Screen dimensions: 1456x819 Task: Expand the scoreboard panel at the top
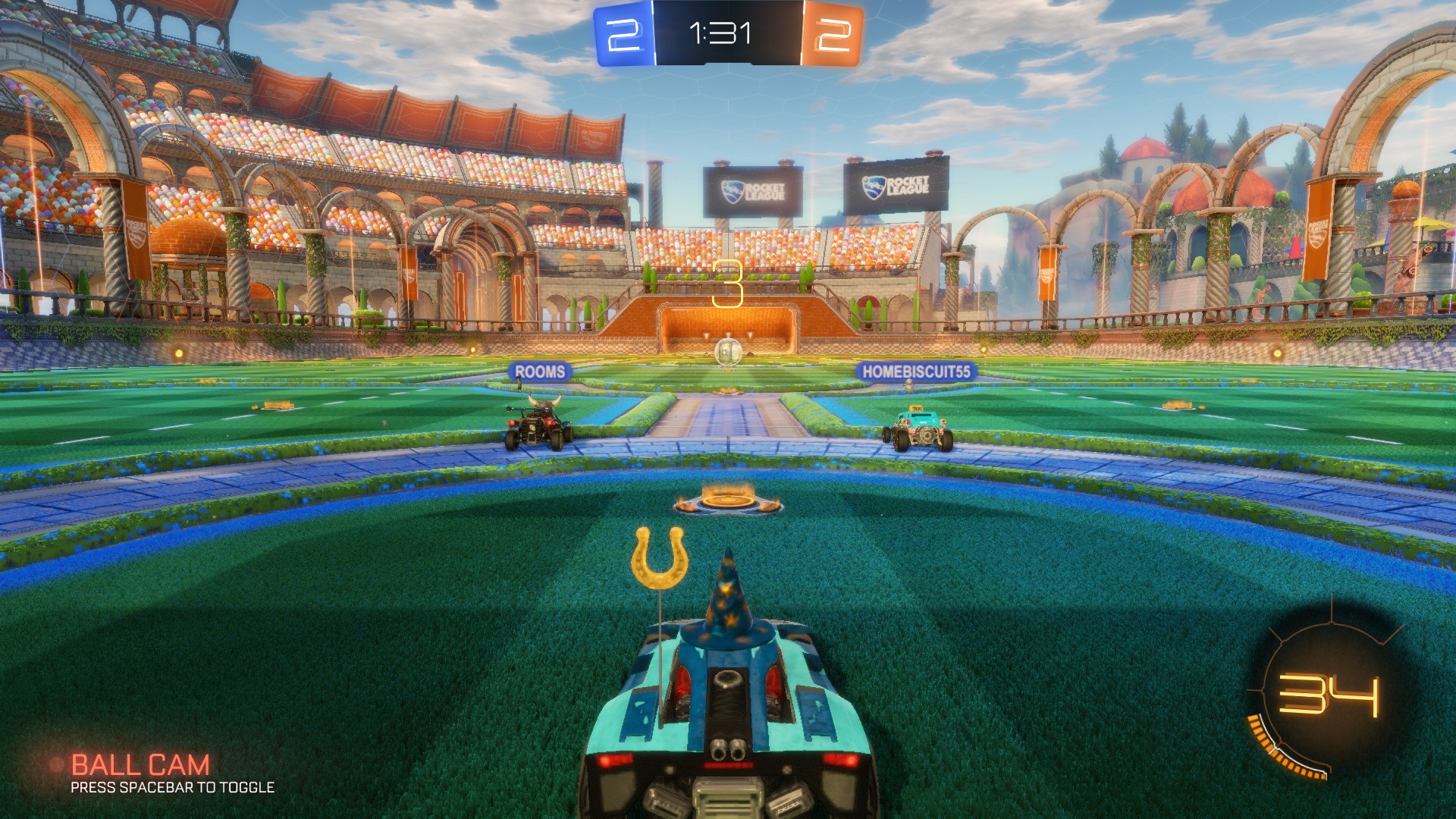point(726,32)
